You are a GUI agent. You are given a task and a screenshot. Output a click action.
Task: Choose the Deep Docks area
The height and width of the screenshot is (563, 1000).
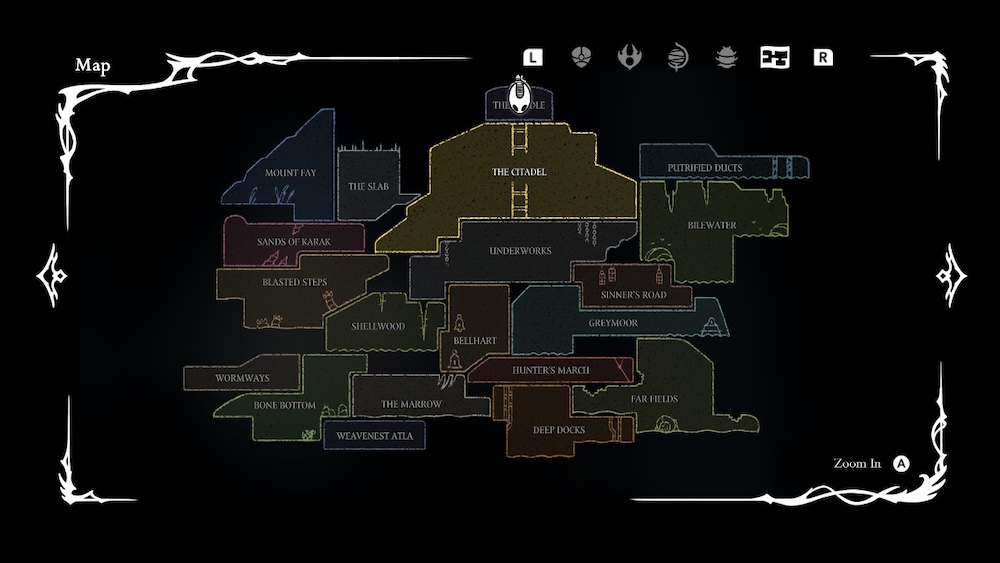pyautogui.click(x=559, y=430)
